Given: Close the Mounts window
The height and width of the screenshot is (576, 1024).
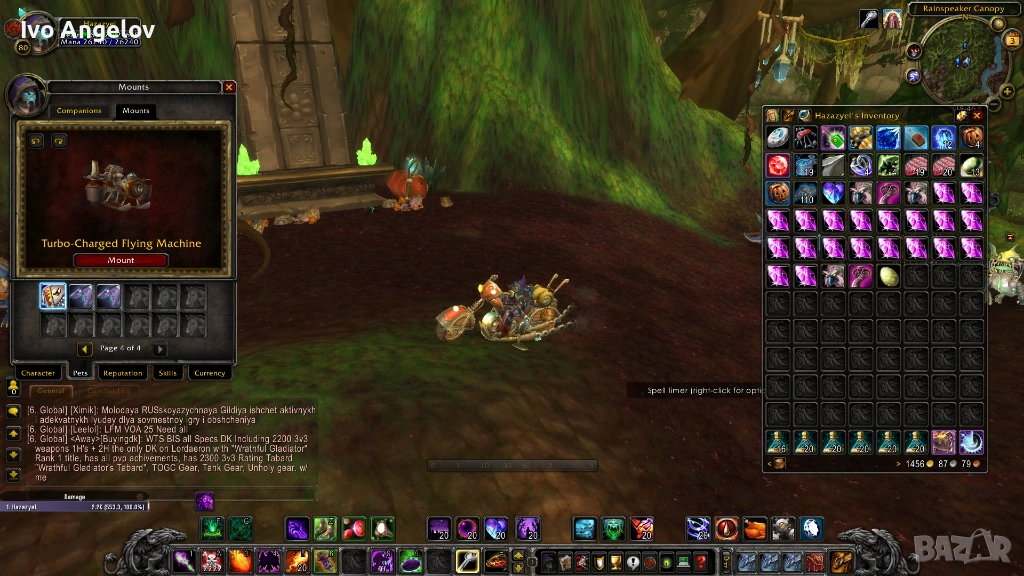Looking at the screenshot, I should 229,88.
